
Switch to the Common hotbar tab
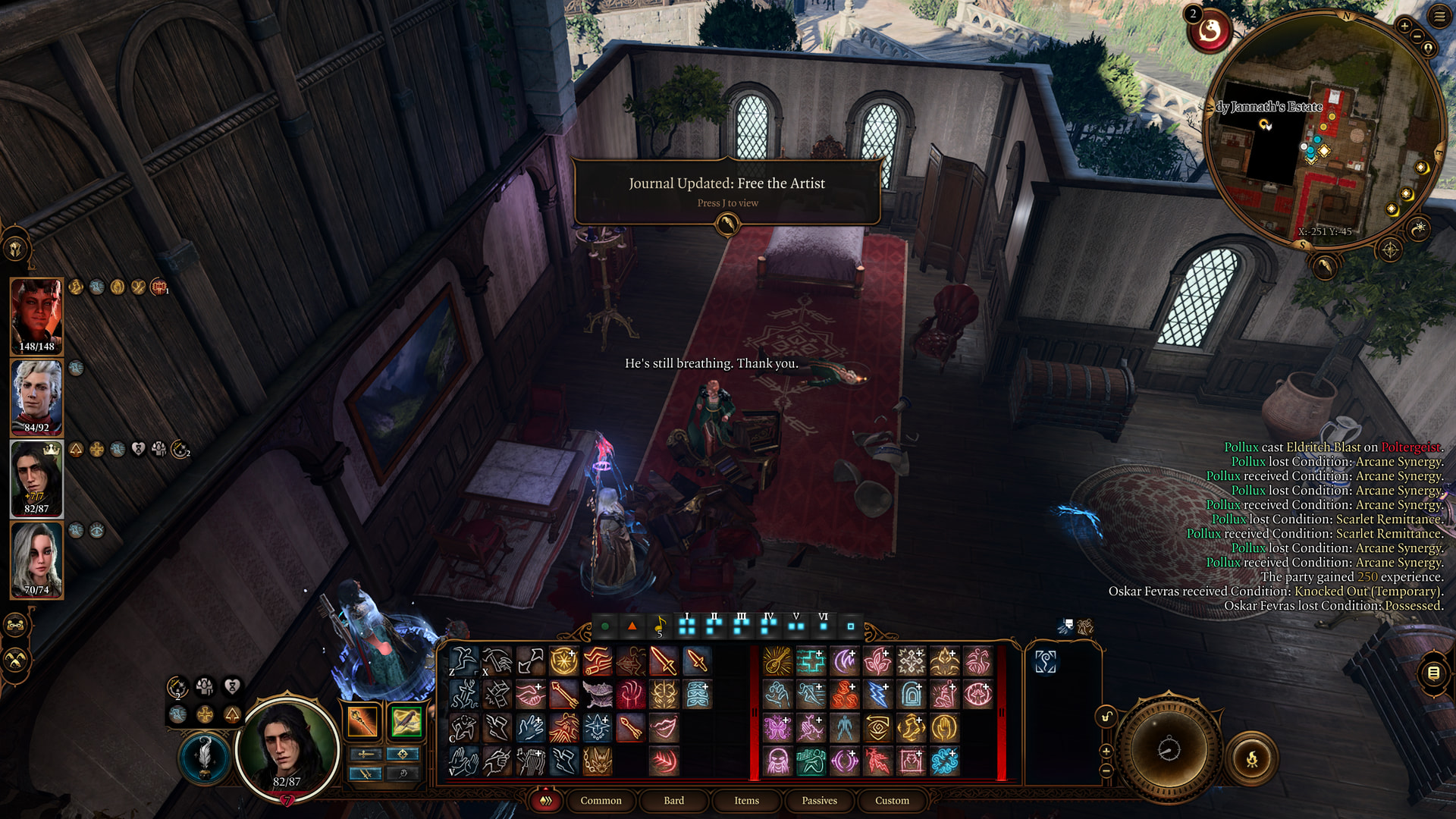(x=601, y=801)
